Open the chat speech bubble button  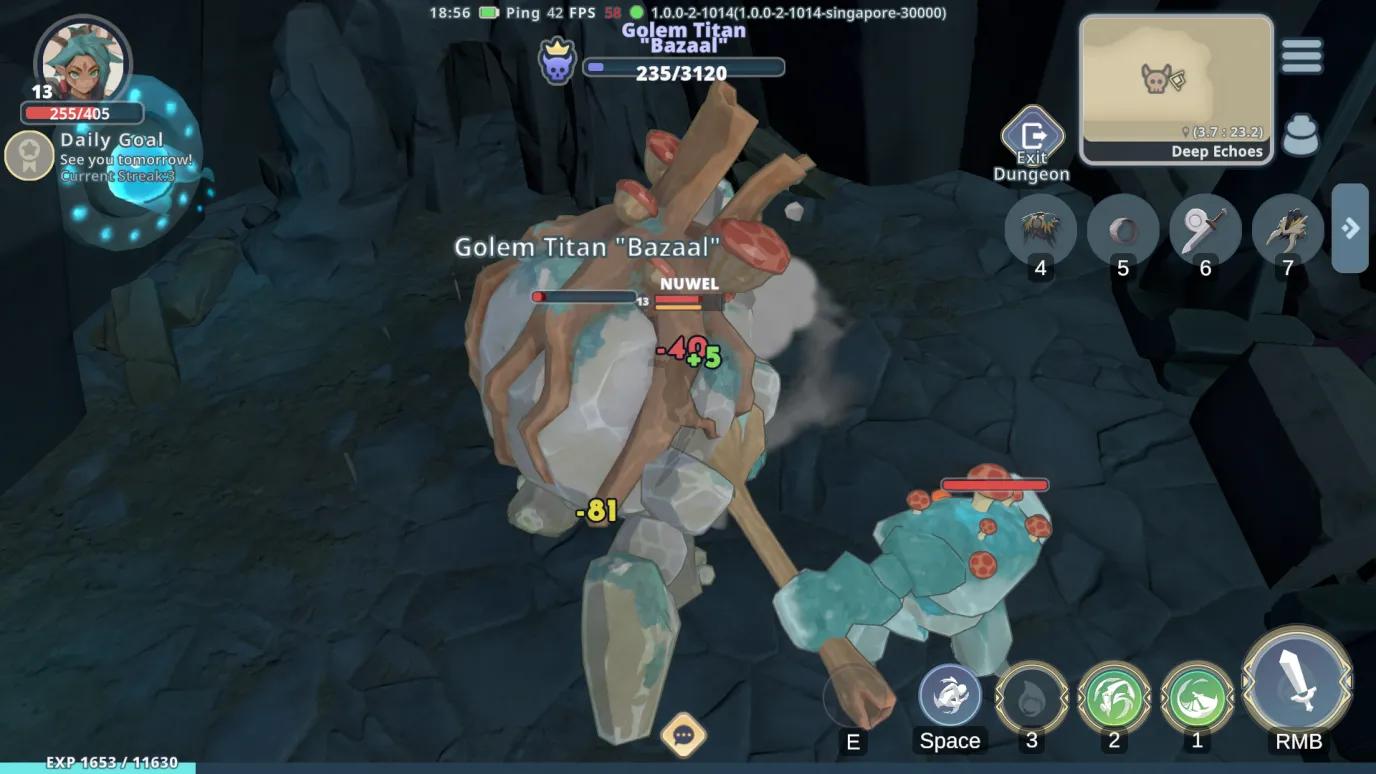coord(684,736)
